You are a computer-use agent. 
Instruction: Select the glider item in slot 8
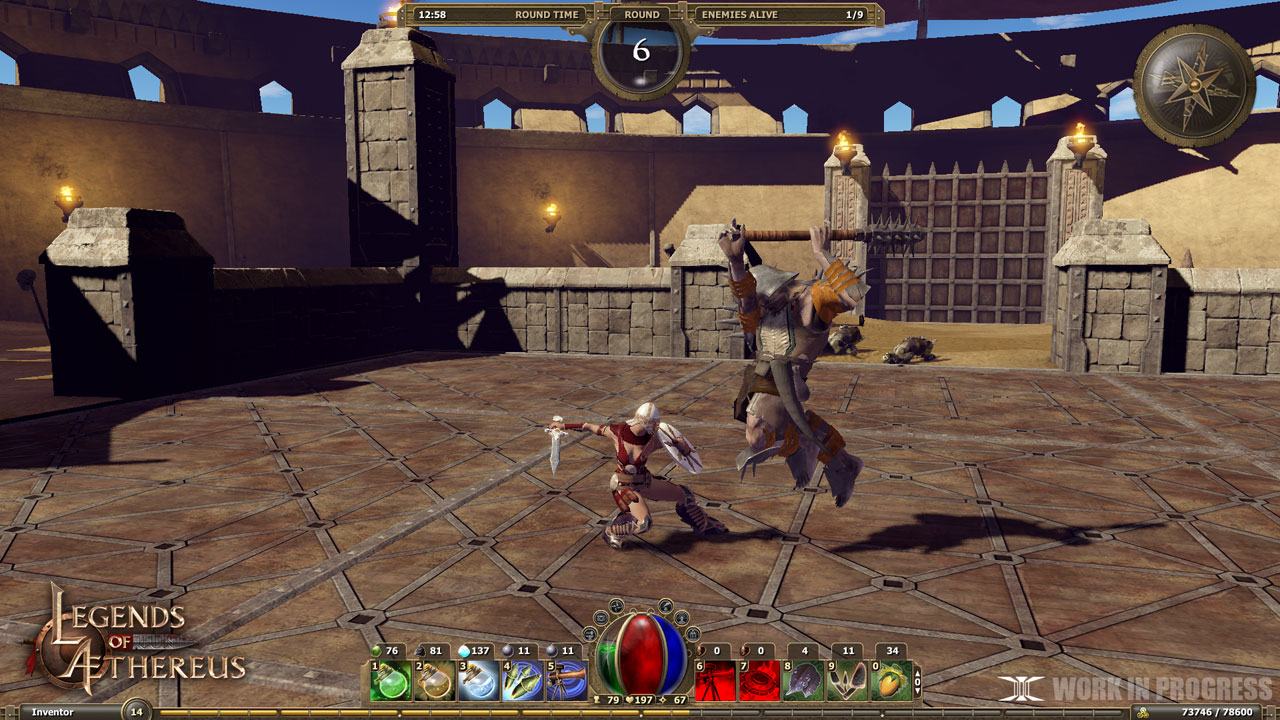click(802, 678)
